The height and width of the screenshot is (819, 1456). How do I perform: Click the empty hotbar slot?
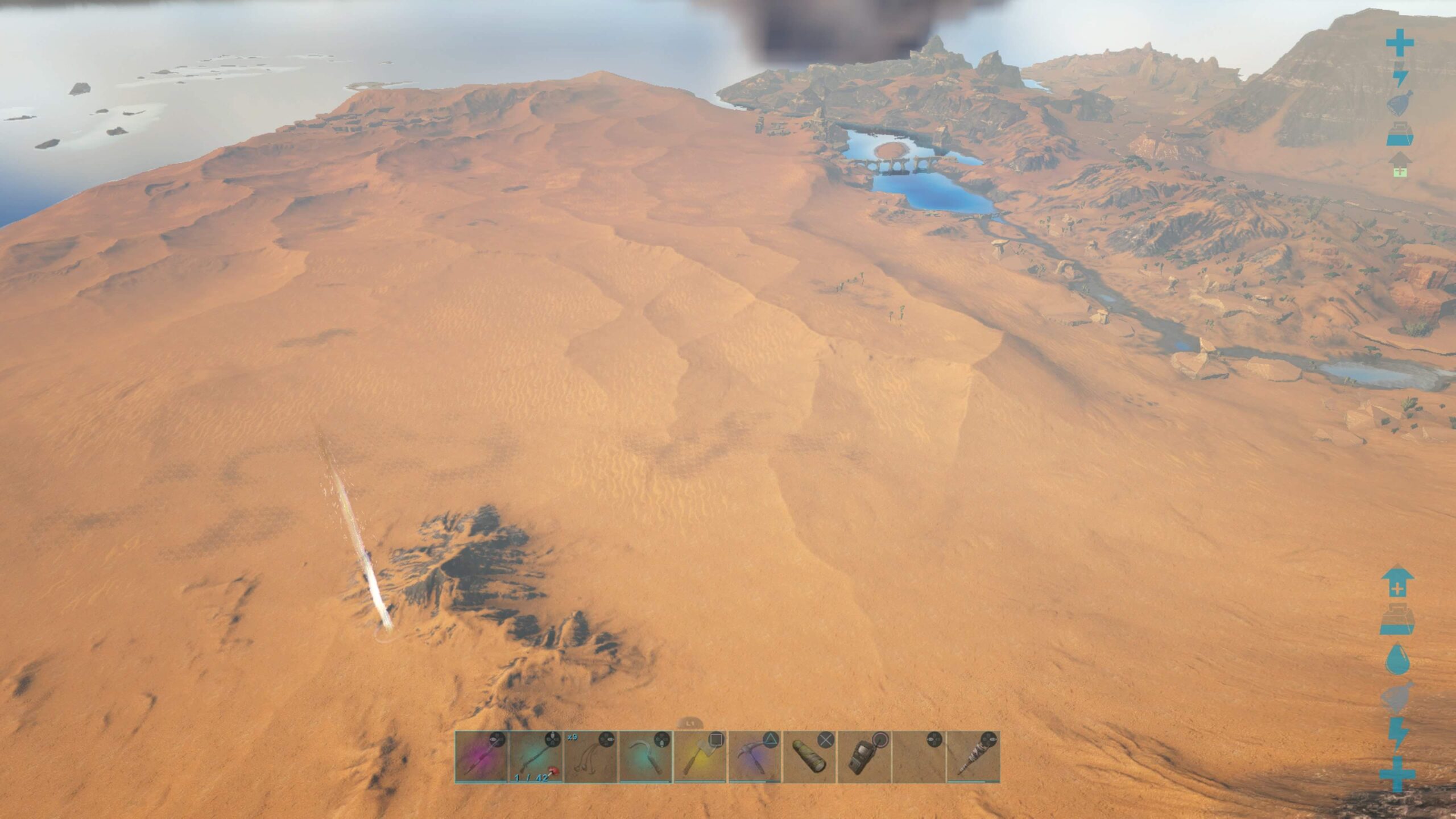click(x=919, y=757)
